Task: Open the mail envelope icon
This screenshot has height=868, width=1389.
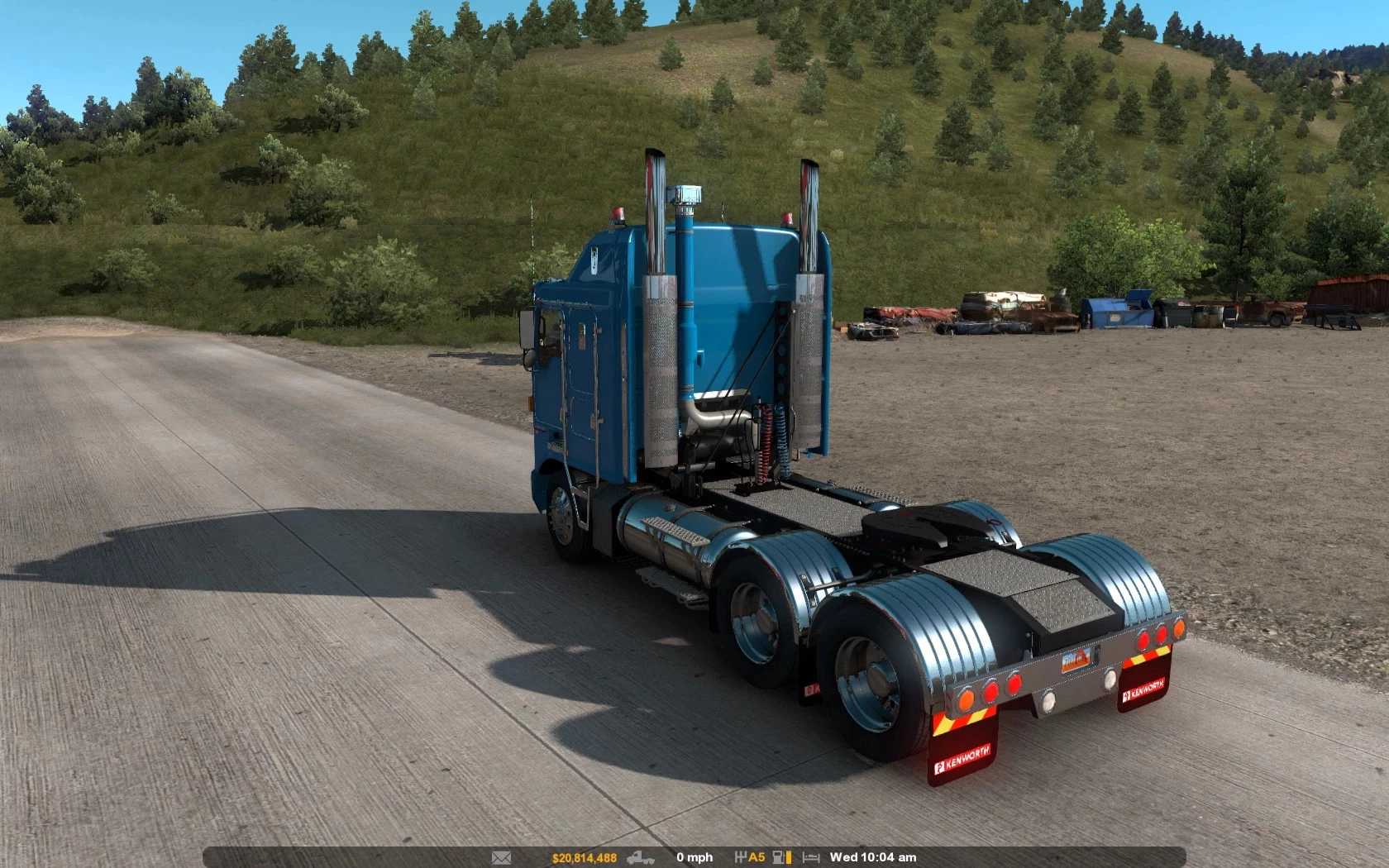Action: coord(501,858)
